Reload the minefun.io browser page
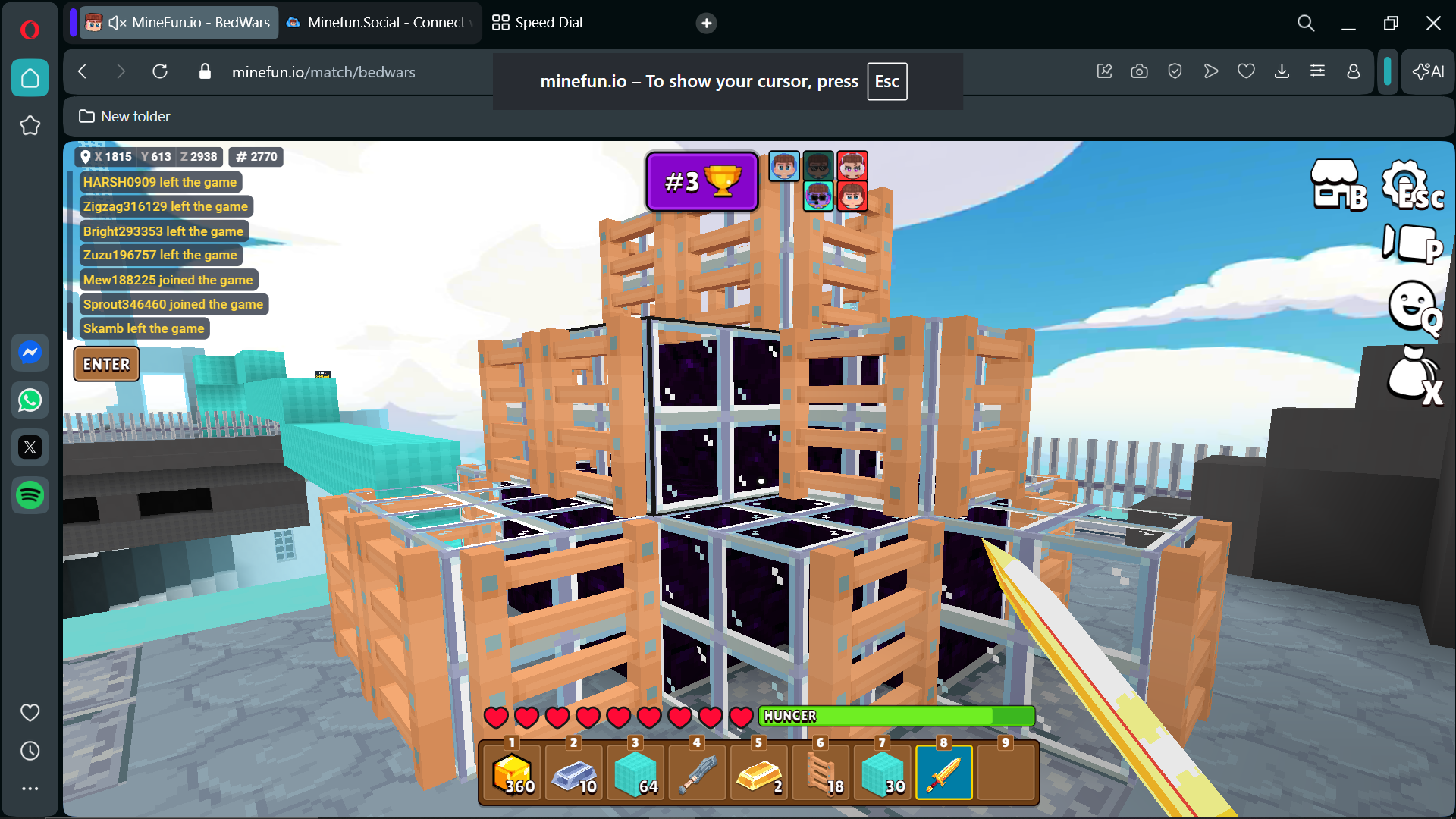Screen dimensions: 1456x819 tap(160, 72)
